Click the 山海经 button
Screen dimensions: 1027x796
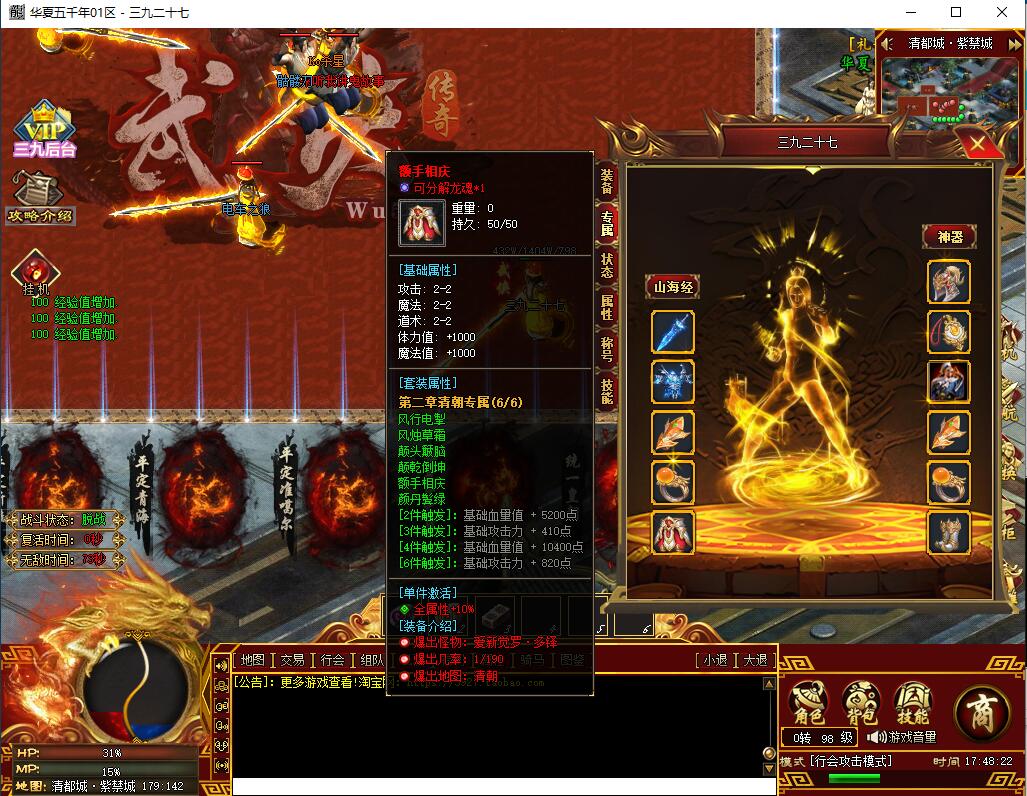[x=672, y=287]
